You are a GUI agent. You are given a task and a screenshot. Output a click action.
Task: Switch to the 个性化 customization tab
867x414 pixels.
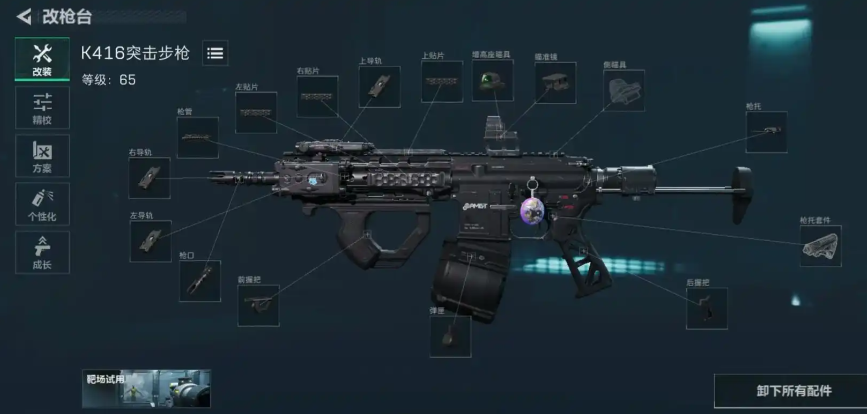42,204
